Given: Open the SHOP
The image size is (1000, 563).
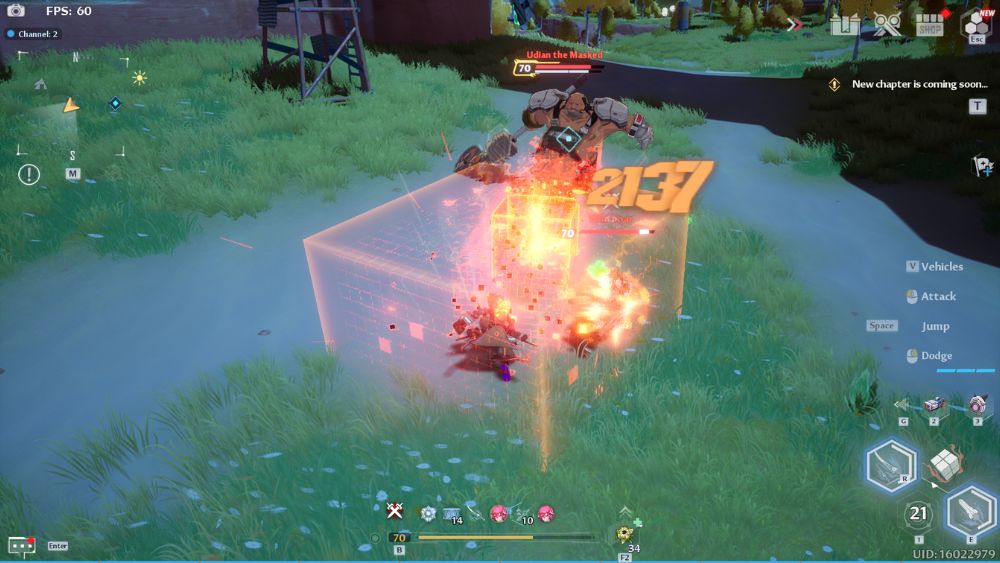Looking at the screenshot, I should pyautogui.click(x=930, y=25).
